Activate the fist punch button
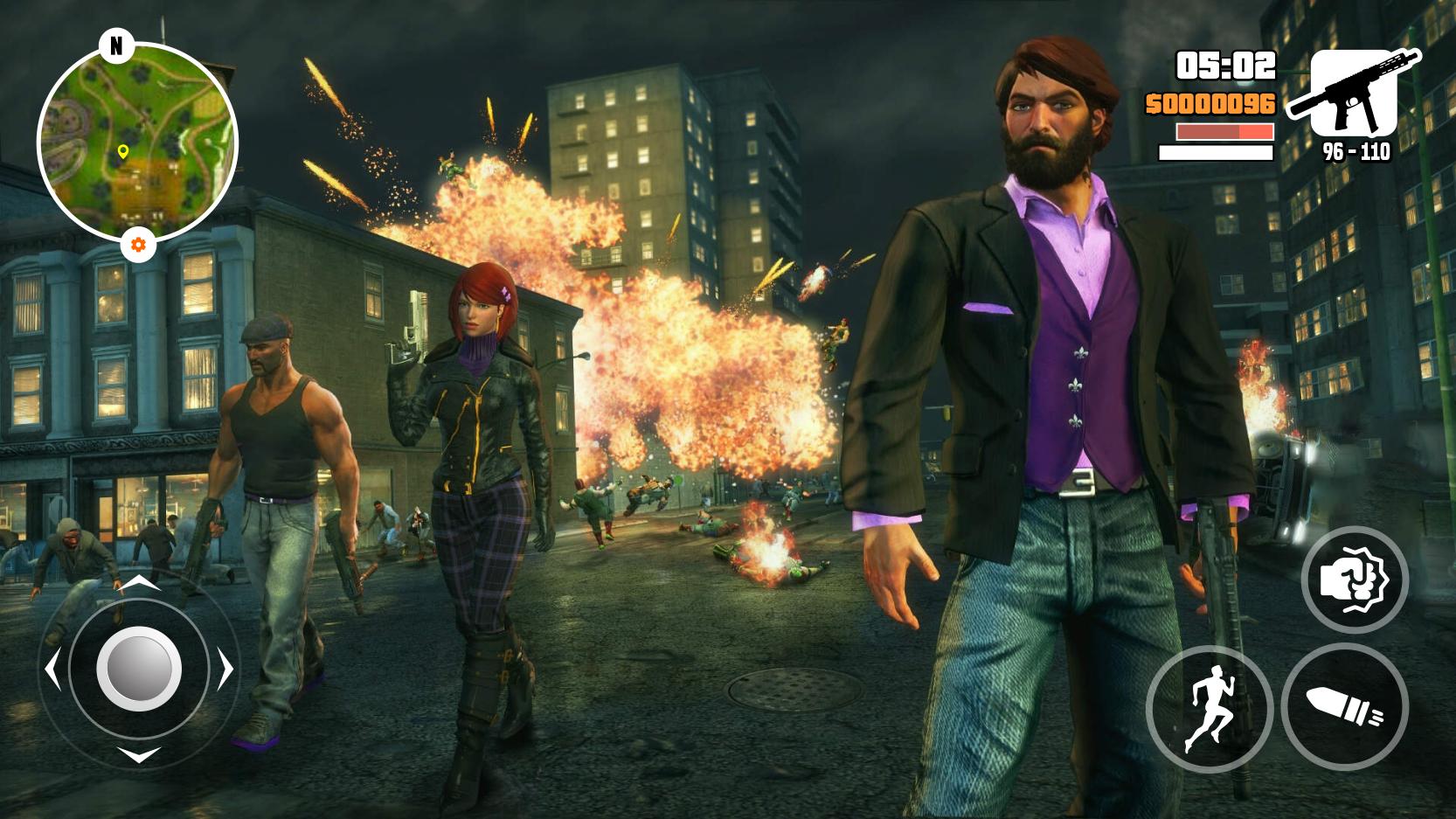The height and width of the screenshot is (819, 1456). pos(1354,580)
